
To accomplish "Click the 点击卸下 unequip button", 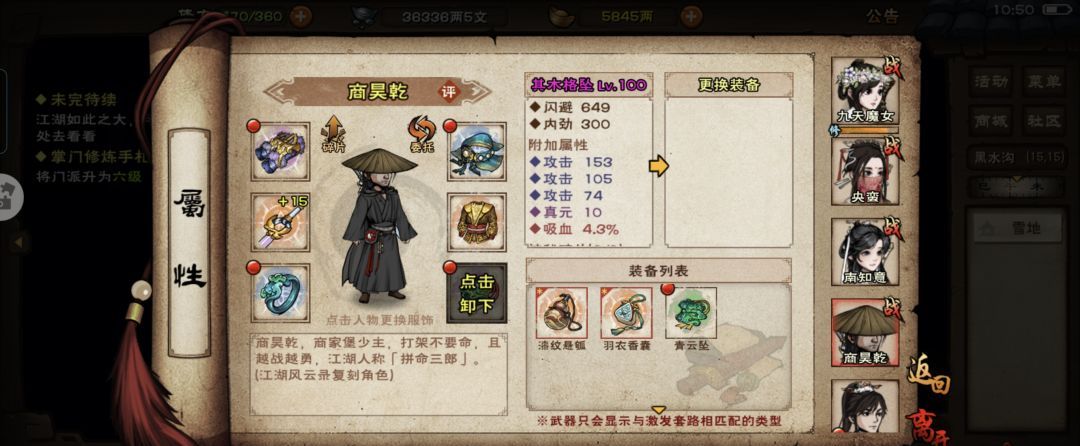I will (x=475, y=290).
